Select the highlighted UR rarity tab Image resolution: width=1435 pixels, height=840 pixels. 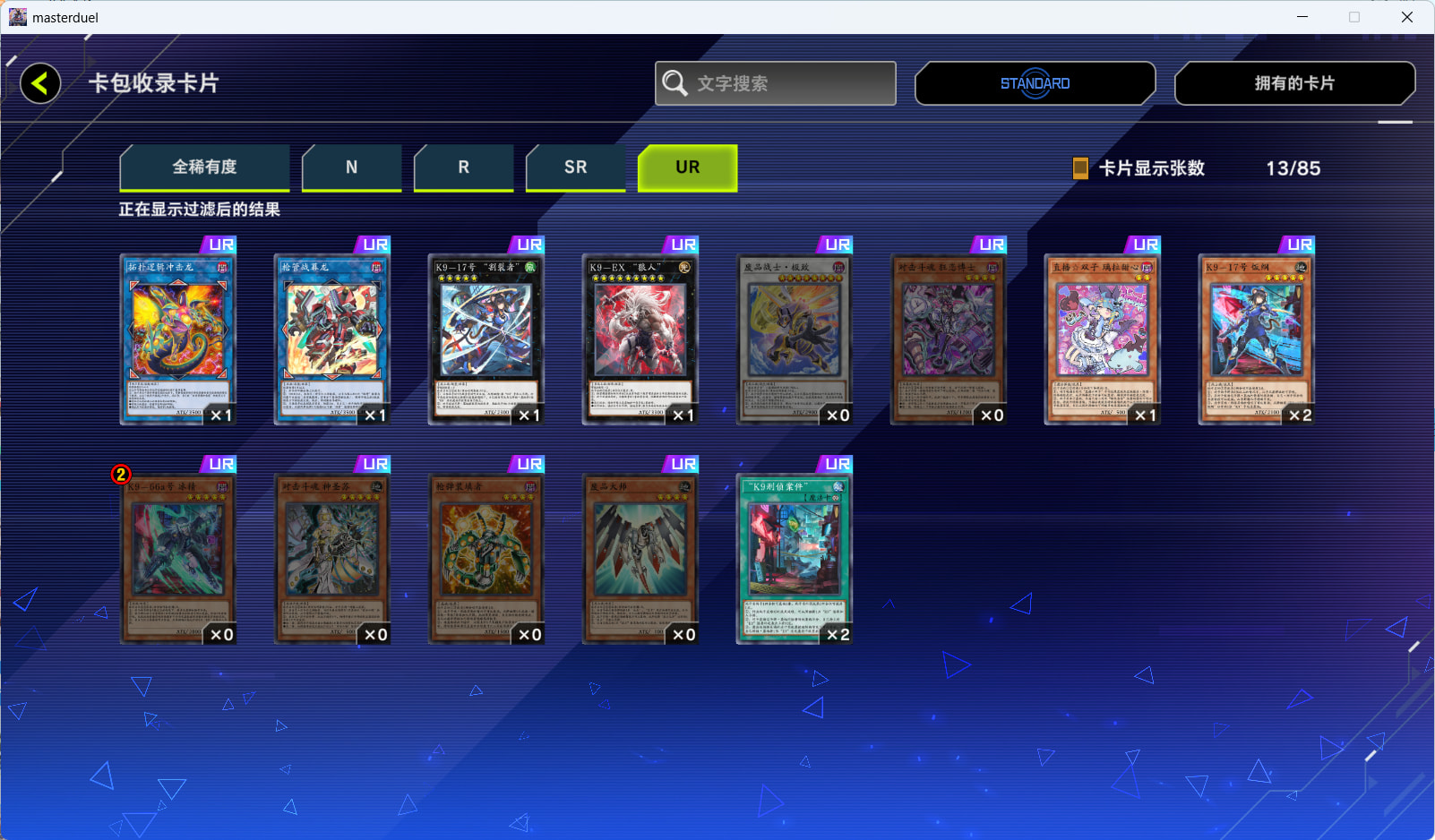coord(687,167)
